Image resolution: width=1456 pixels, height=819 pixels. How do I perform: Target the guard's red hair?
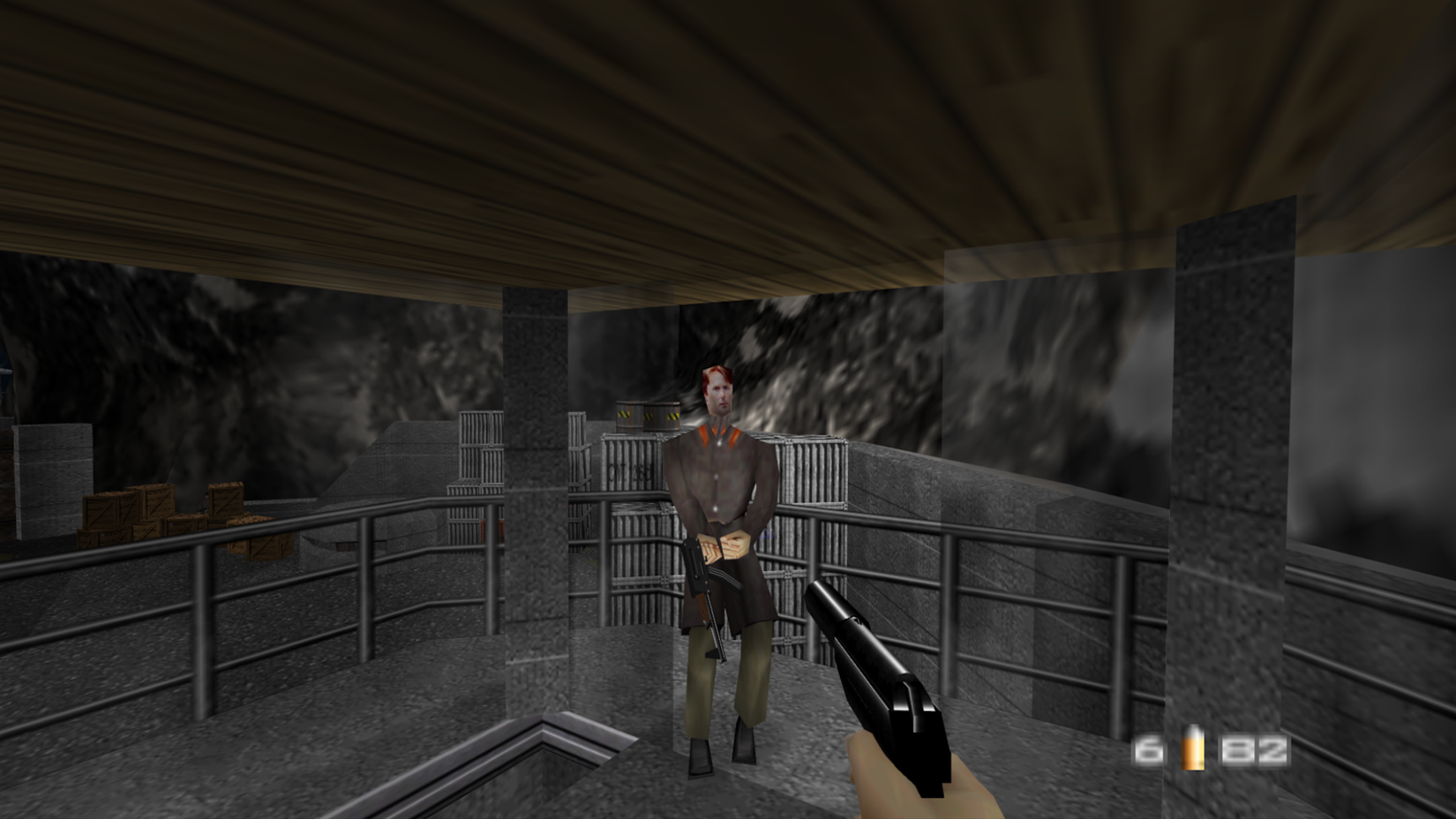[x=715, y=371]
